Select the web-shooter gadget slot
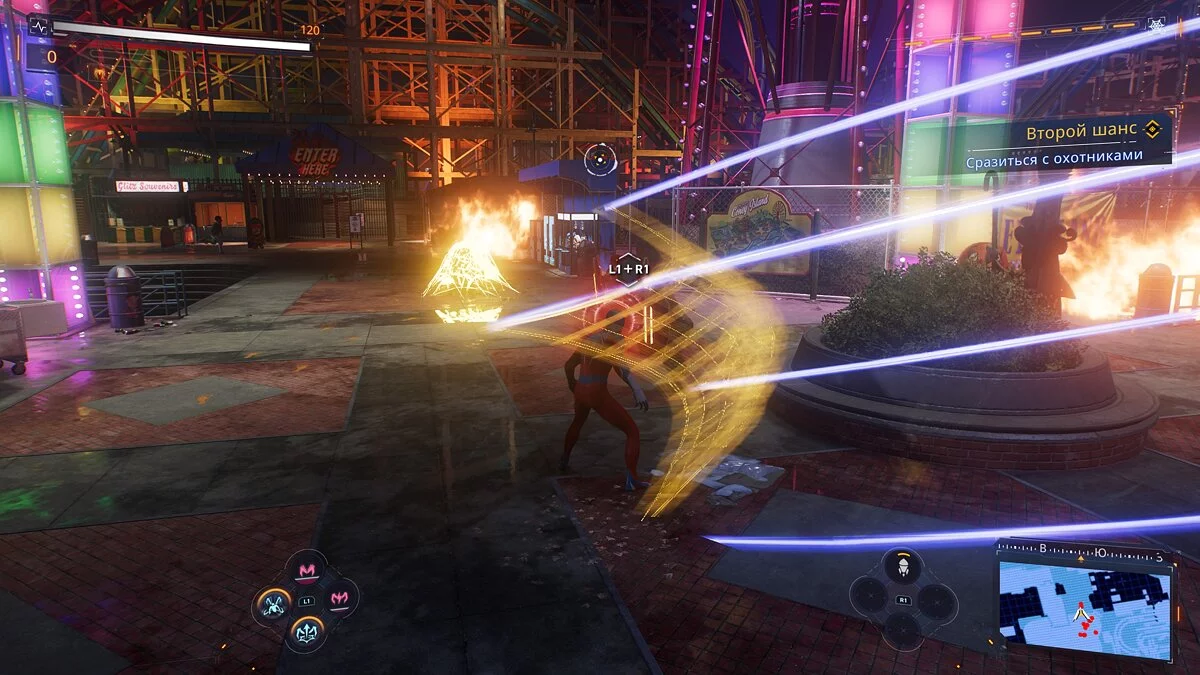Screen dimensions: 1200x675 pyautogui.click(x=903, y=567)
